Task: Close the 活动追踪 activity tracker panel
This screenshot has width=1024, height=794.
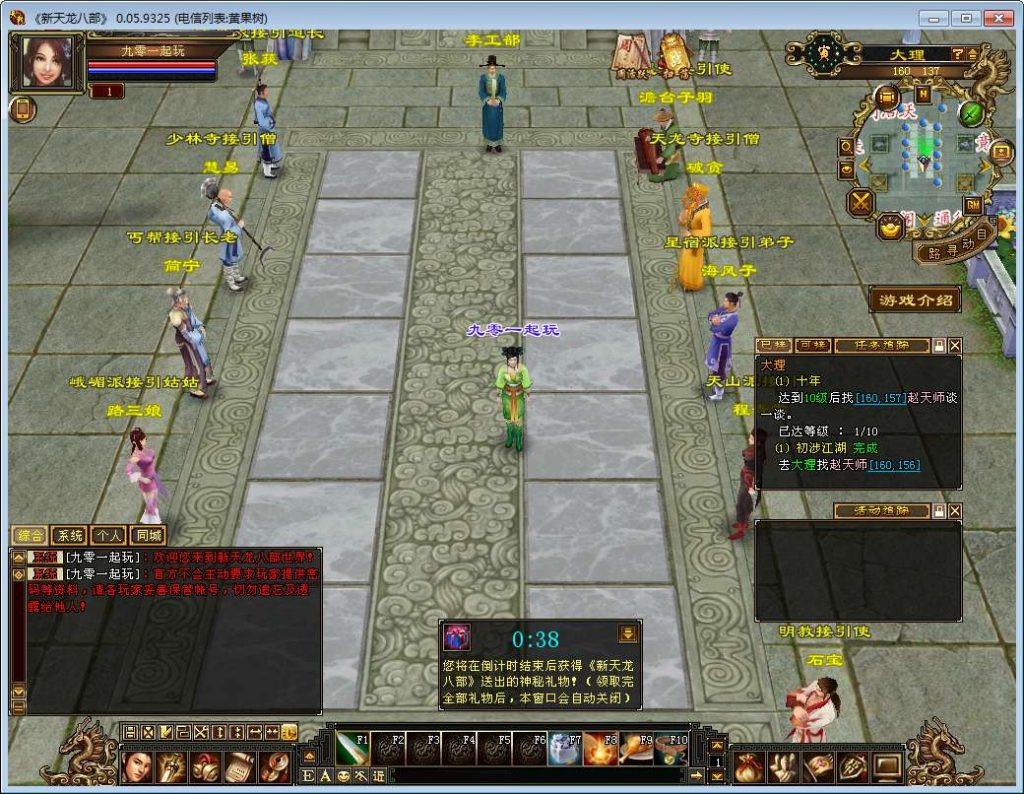Action: click(x=955, y=511)
